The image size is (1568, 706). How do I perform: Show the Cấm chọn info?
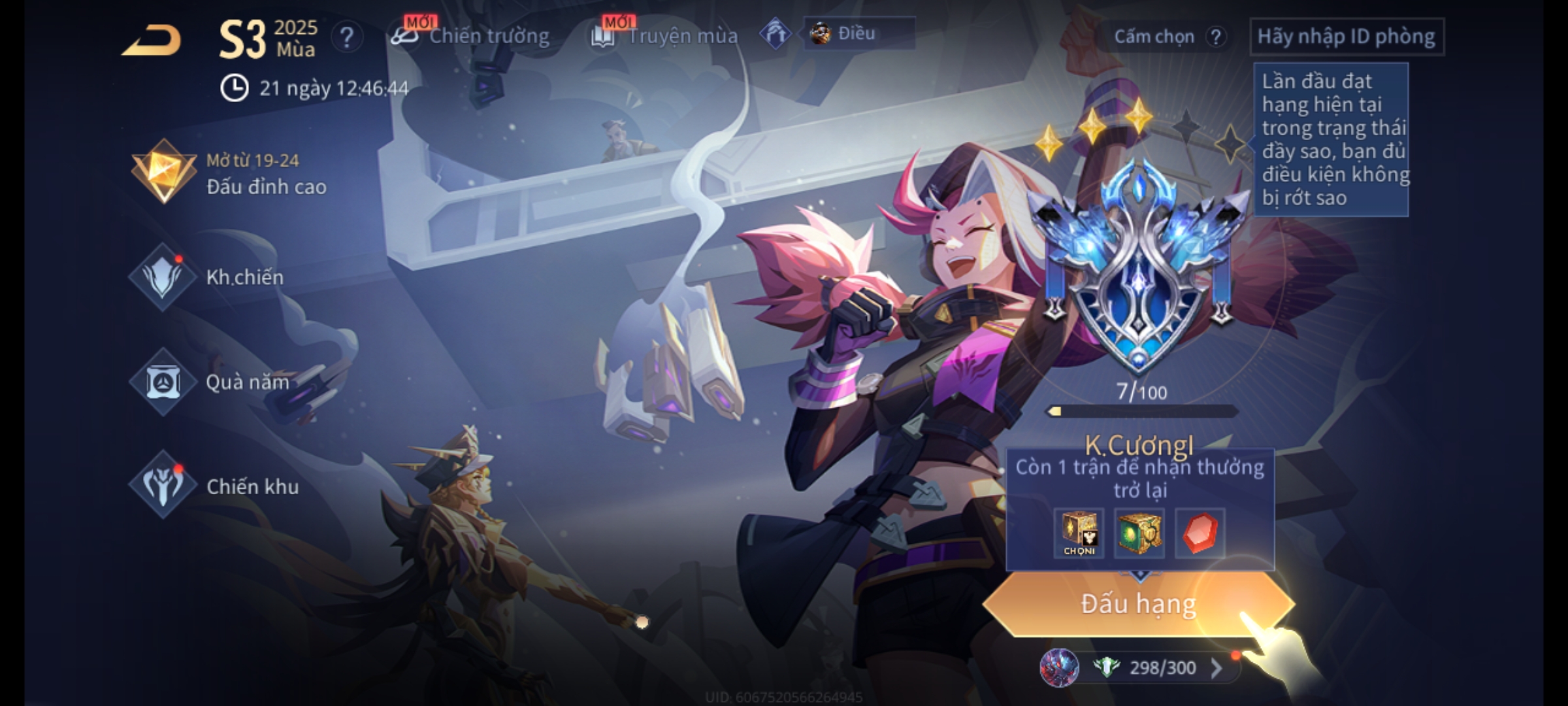click(x=1168, y=37)
